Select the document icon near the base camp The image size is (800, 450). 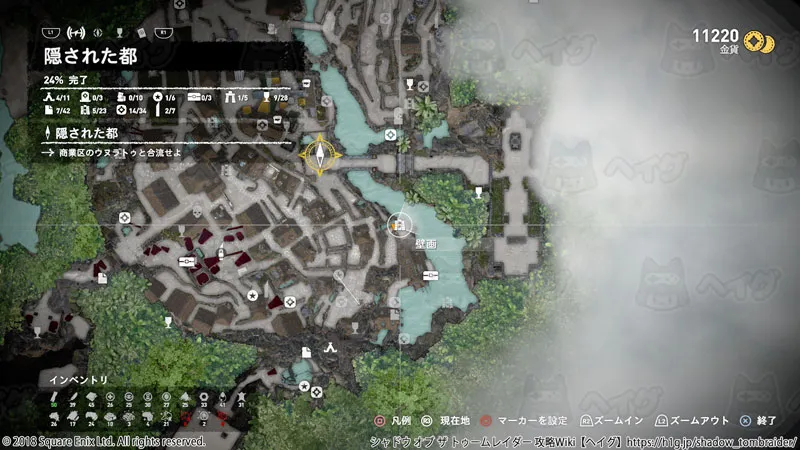307,351
